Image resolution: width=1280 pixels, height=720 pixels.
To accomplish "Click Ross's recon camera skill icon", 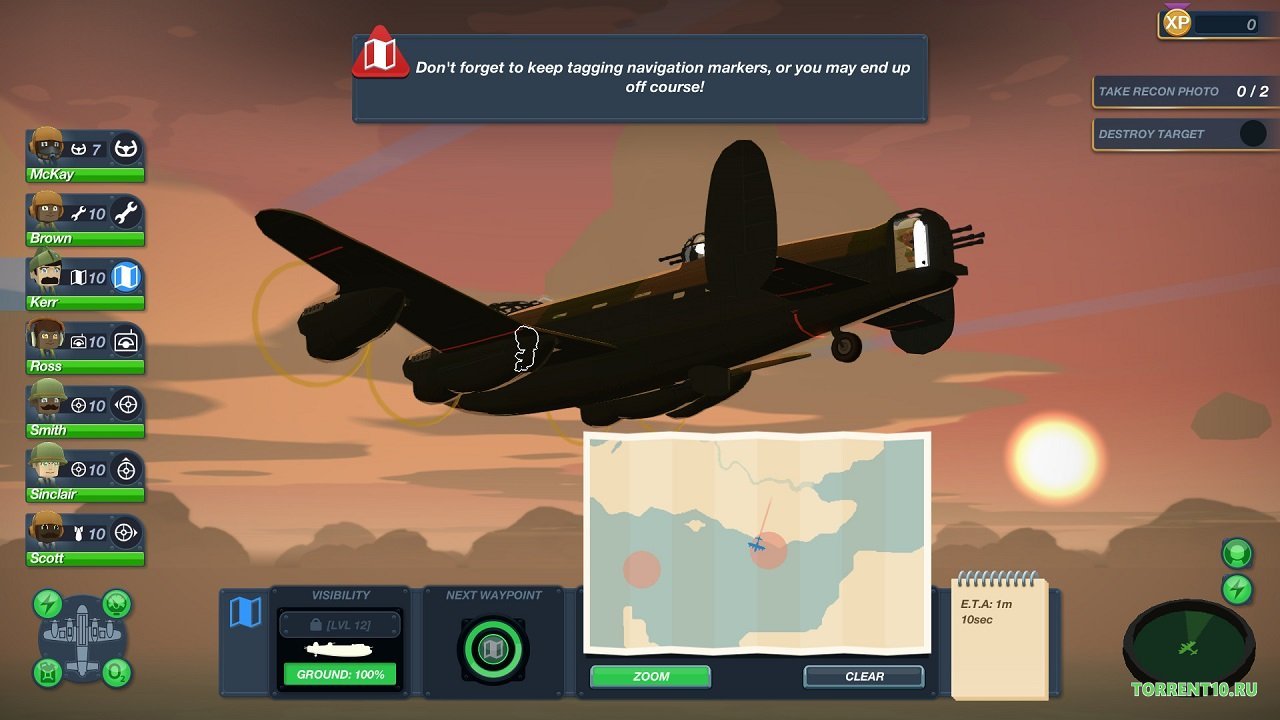I will click(x=125, y=340).
